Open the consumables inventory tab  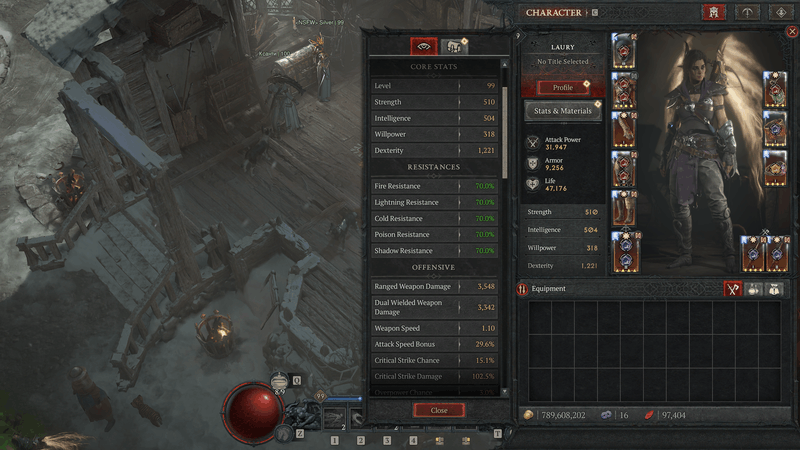point(752,289)
